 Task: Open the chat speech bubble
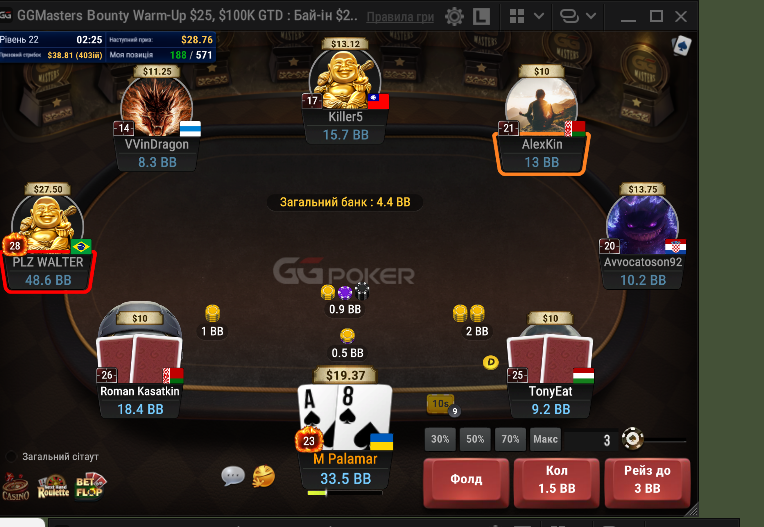pos(233,476)
